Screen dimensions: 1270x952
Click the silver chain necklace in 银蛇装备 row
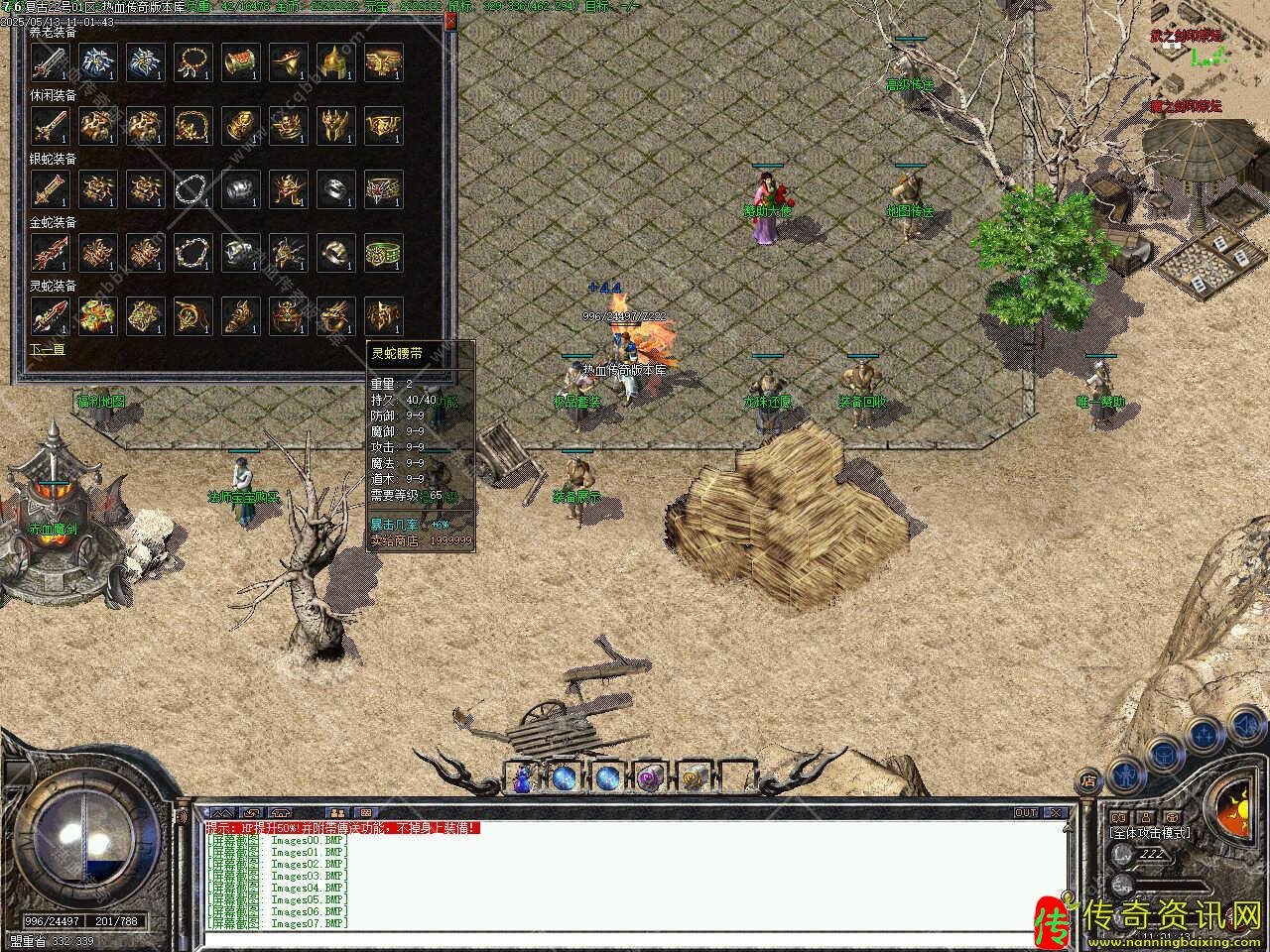(x=192, y=188)
